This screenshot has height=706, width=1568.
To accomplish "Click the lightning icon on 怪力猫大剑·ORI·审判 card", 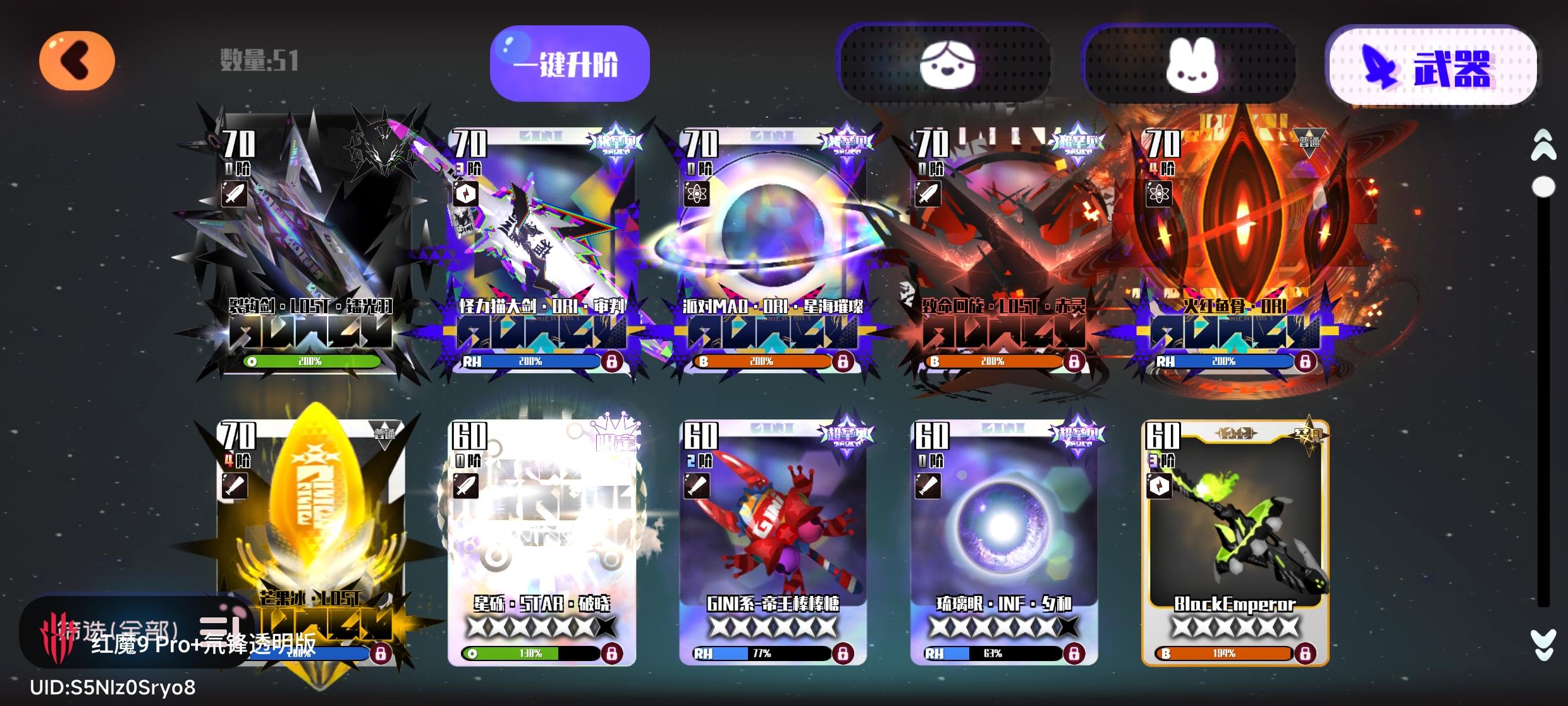I will click(x=466, y=194).
